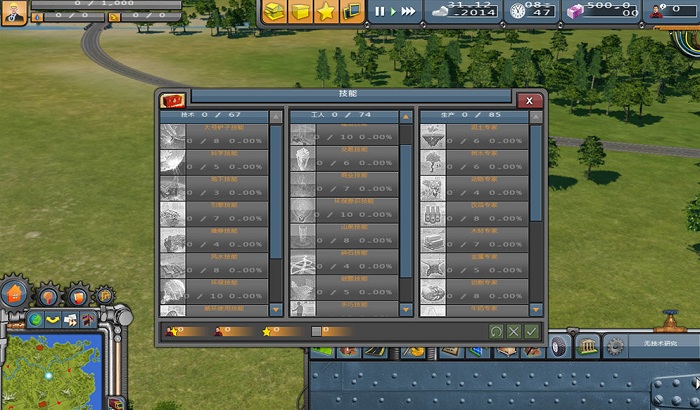This screenshot has width=700, height=410.
Task: Close the skills window with the X
Action: click(530, 99)
